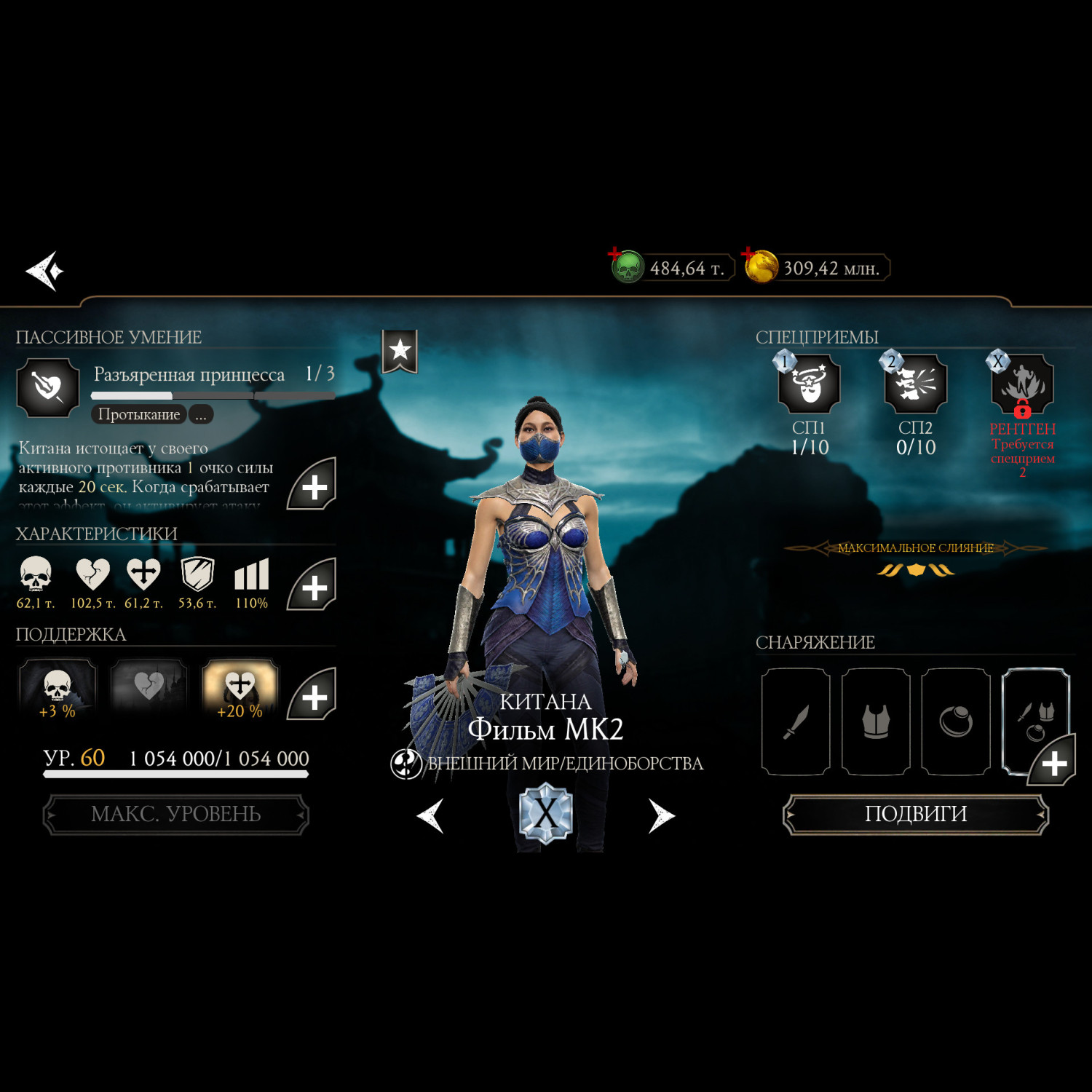Open the ПОДВИГИ feats screen
The image size is (1092, 1092).
[915, 814]
